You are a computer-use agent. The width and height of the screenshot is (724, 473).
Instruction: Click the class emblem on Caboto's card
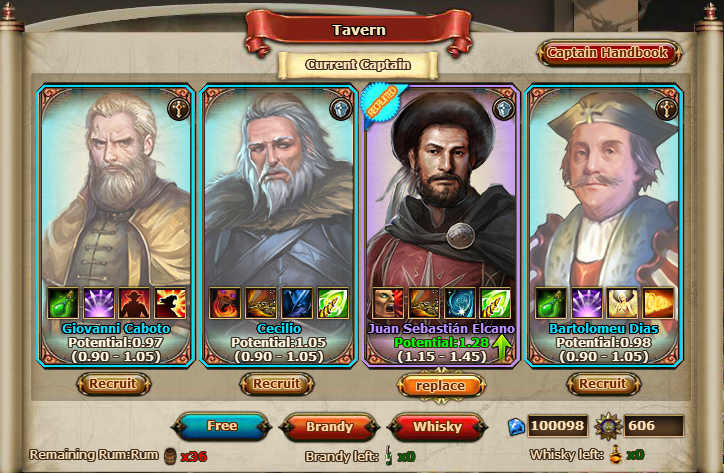pos(179,108)
